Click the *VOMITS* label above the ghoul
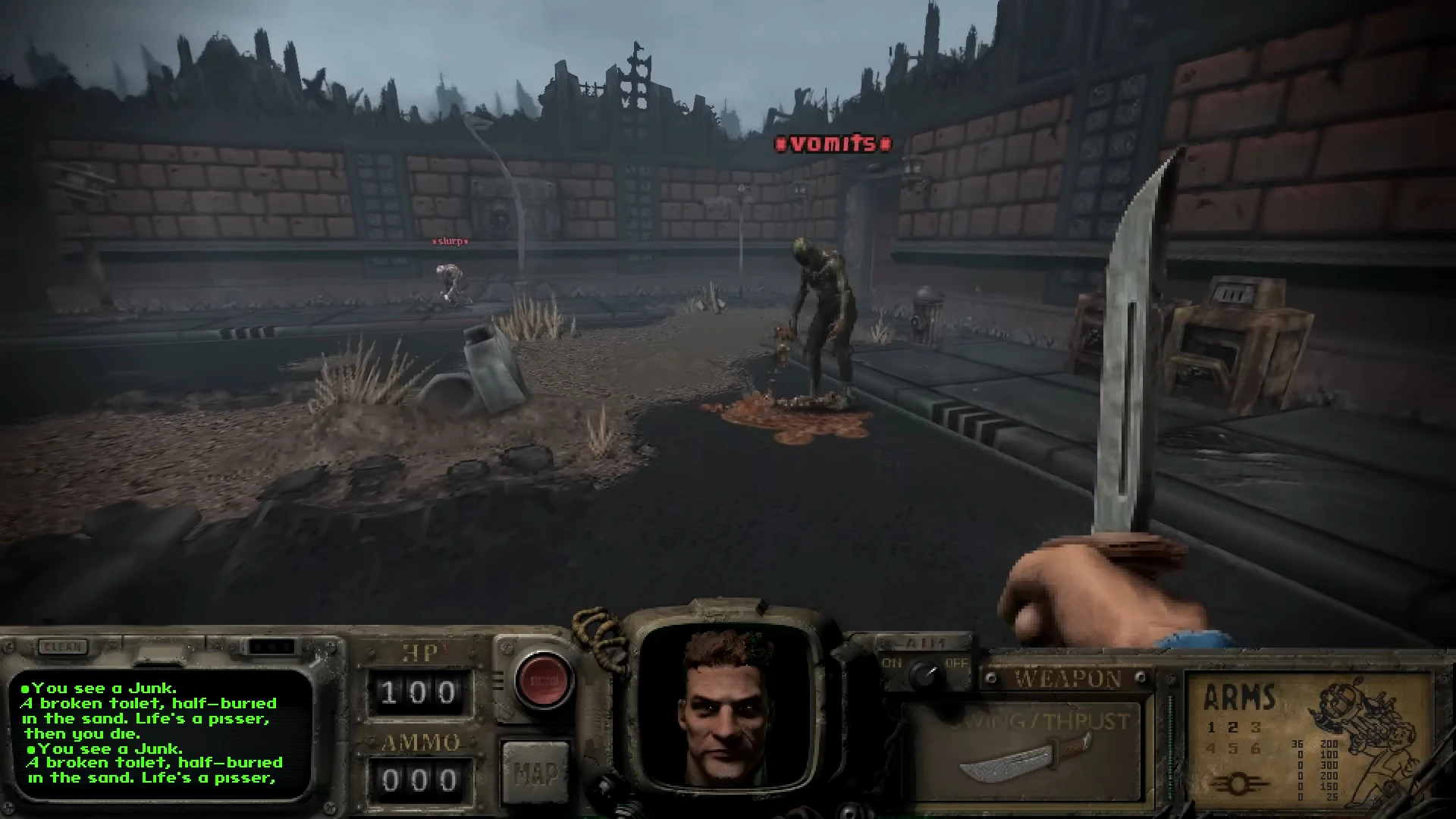Image resolution: width=1456 pixels, height=819 pixels. coord(833,142)
